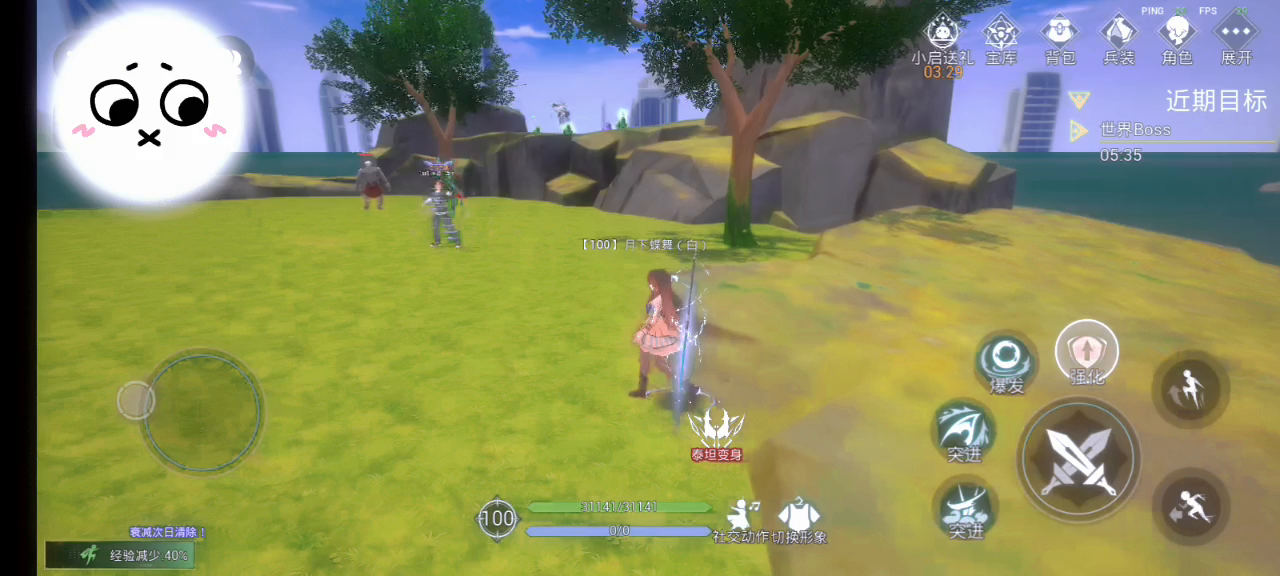Open the 兵装 armament menu

tap(1119, 36)
